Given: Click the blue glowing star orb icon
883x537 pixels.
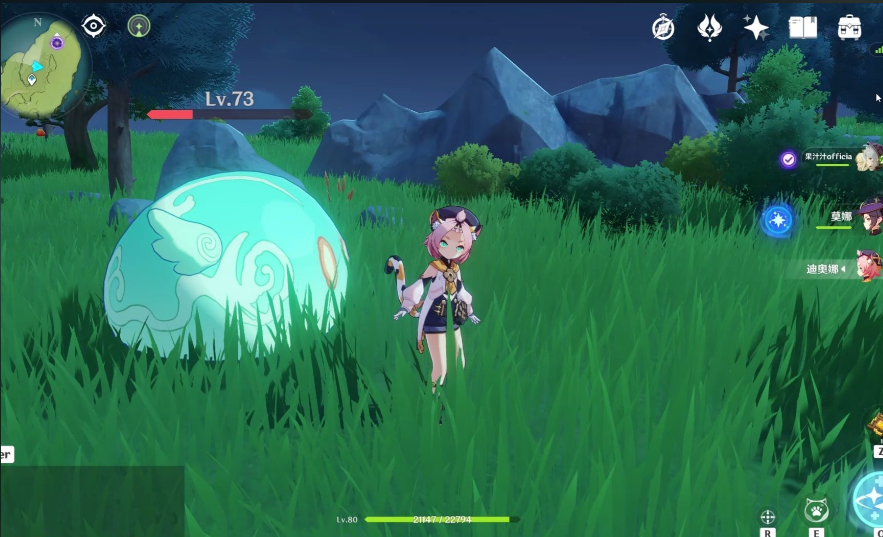Looking at the screenshot, I should tap(778, 220).
